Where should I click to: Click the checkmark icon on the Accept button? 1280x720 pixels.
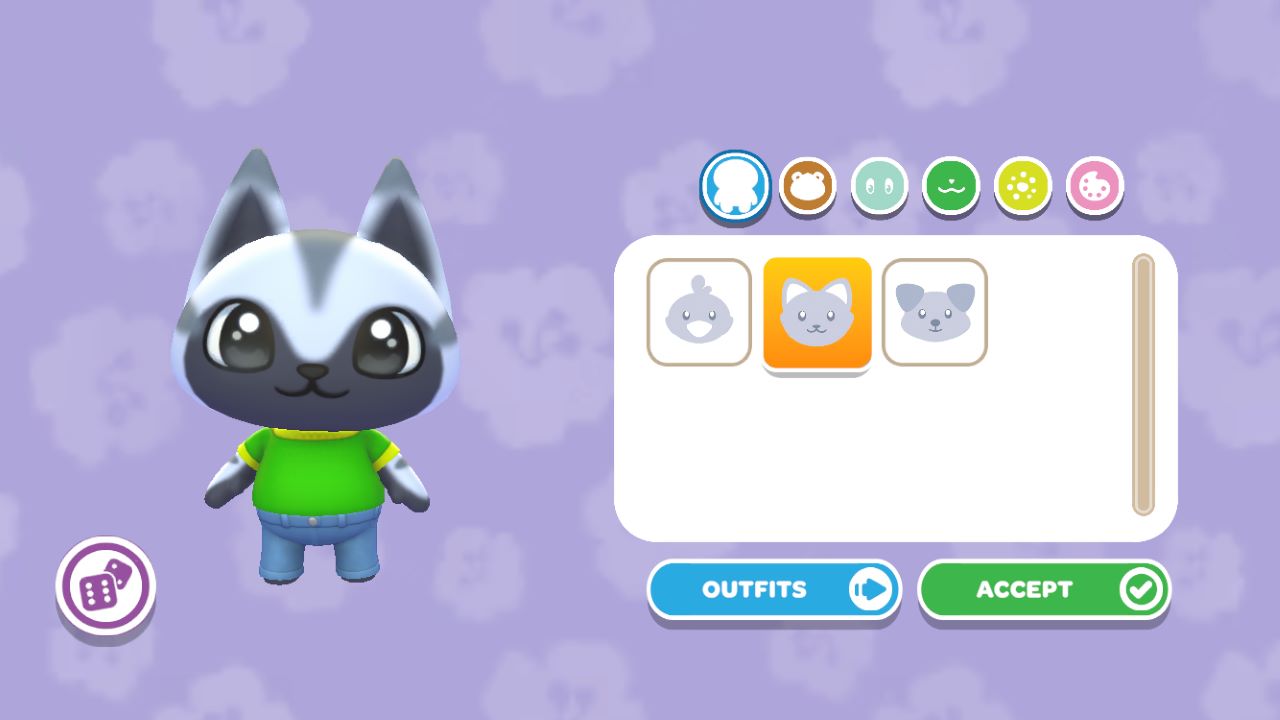pos(1140,589)
